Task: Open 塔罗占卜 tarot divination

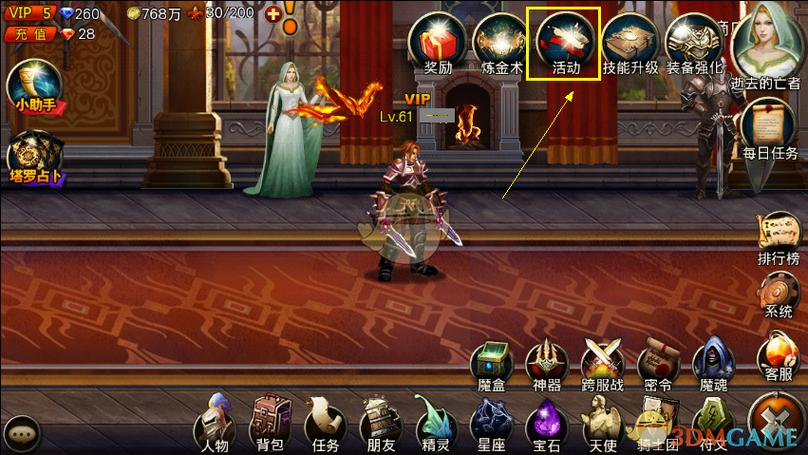Action: click(x=36, y=160)
